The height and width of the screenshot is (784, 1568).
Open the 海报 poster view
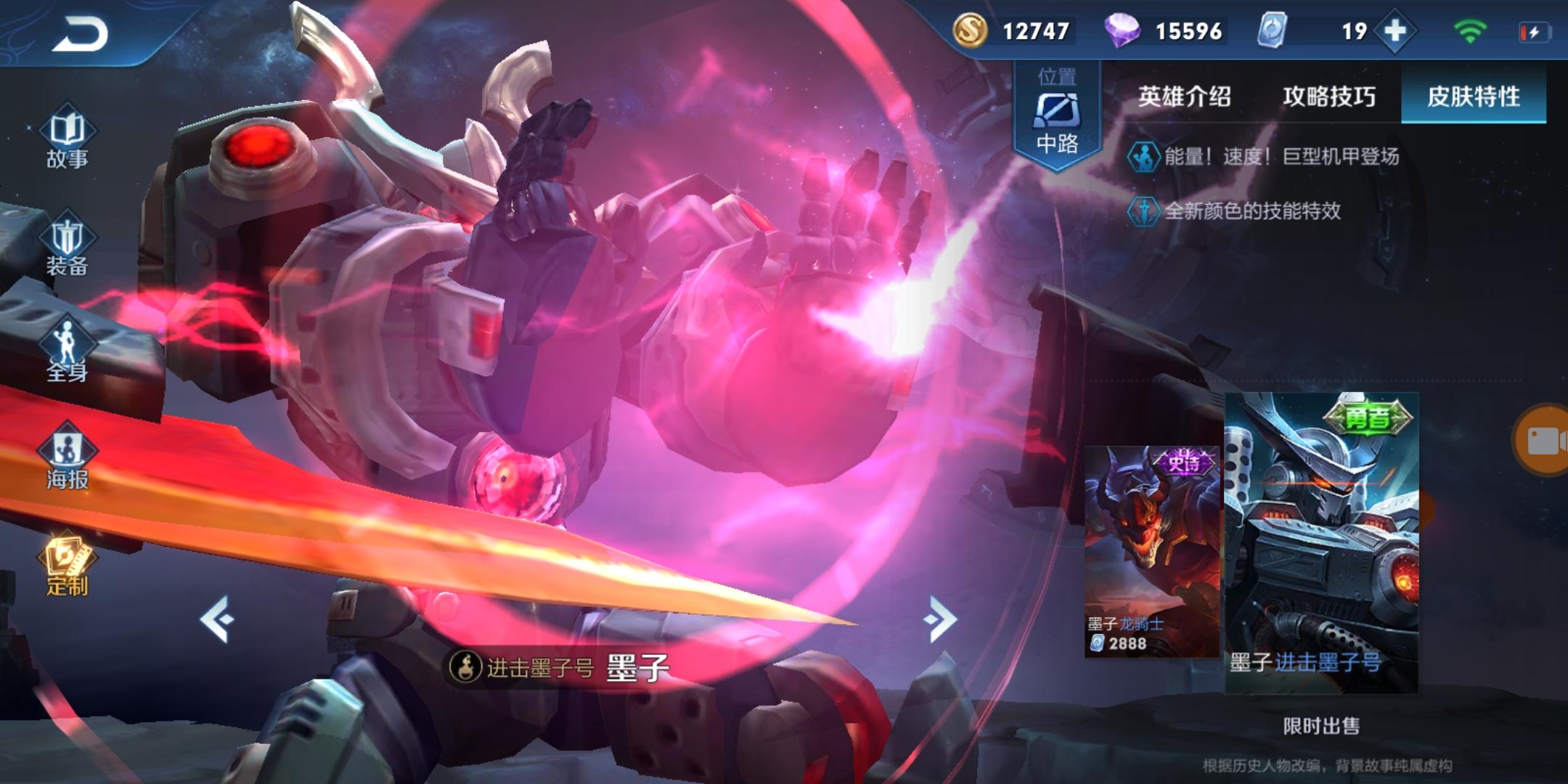tap(67, 457)
